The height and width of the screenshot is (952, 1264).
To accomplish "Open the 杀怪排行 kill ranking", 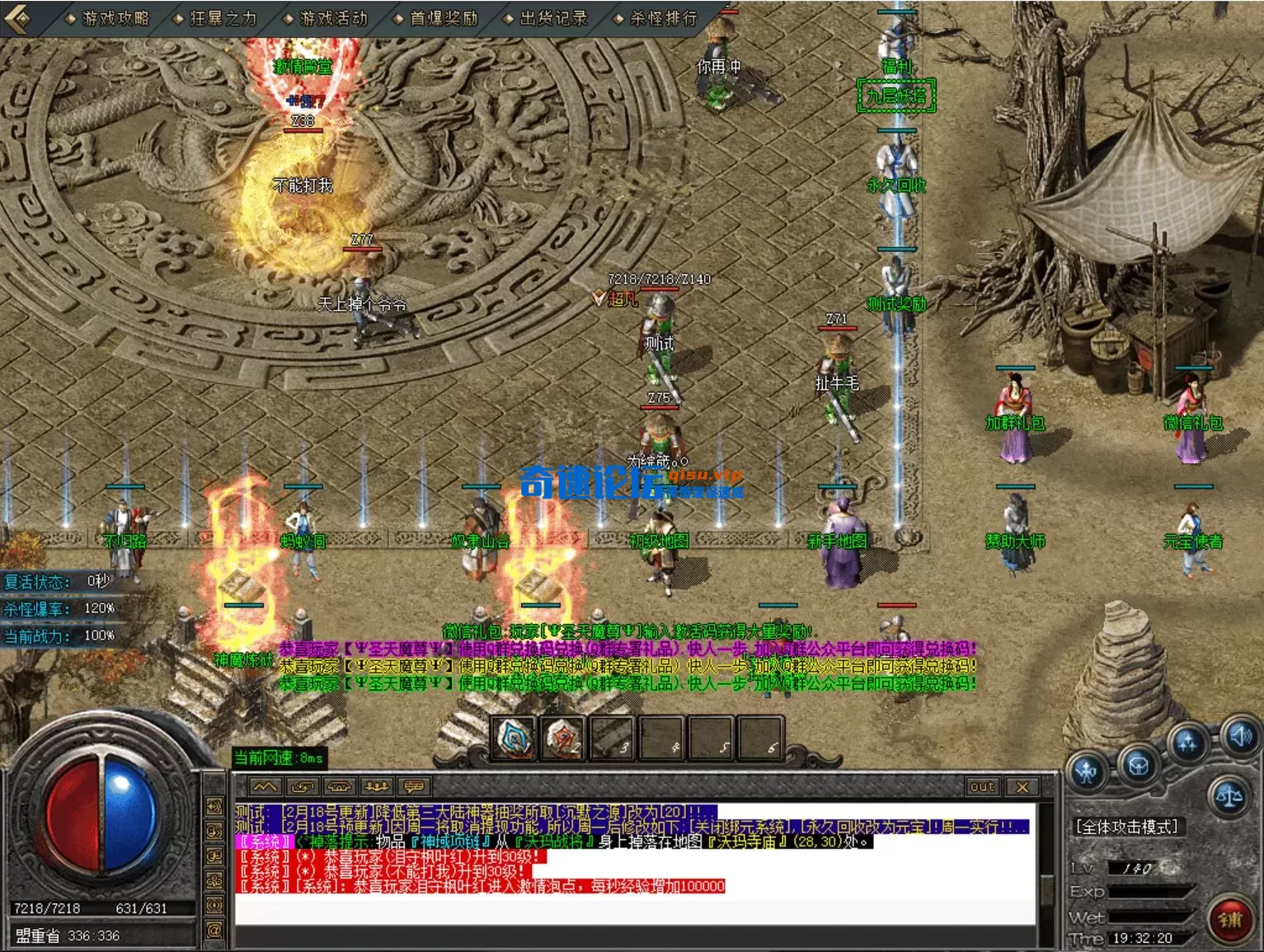I will point(663,18).
